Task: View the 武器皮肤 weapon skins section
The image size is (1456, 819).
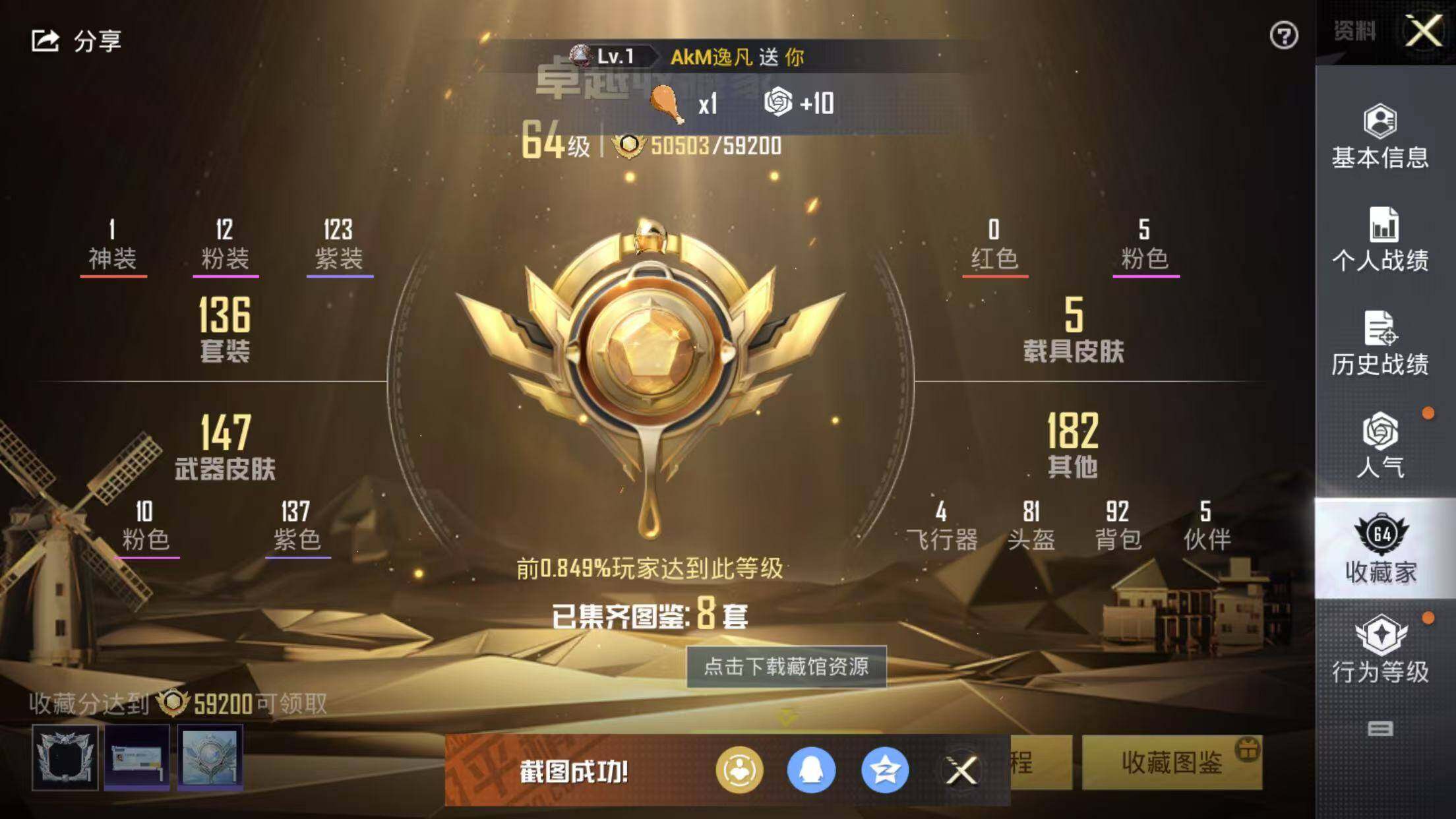Action: coord(225,446)
